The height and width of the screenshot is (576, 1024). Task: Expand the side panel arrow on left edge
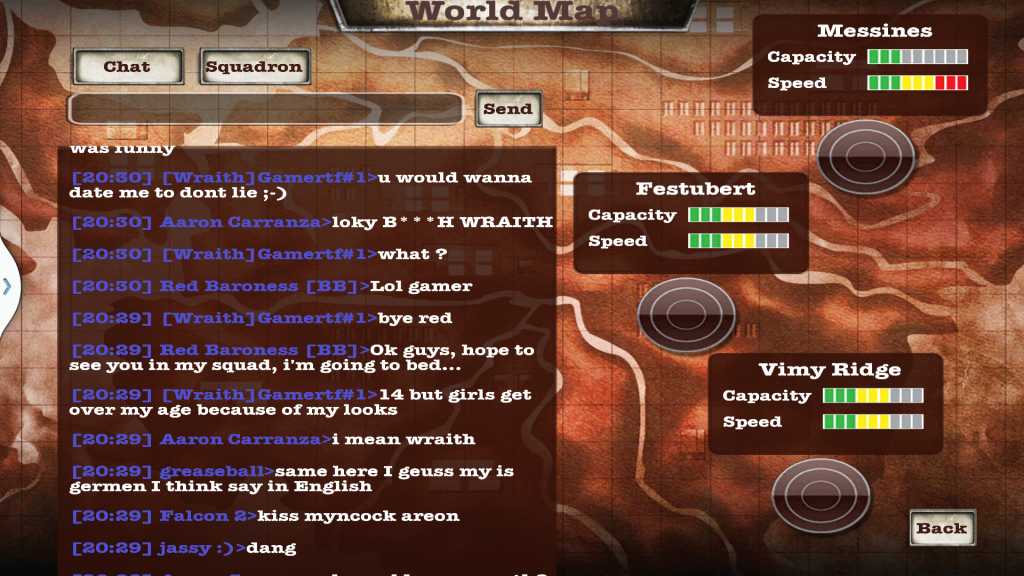[x=7, y=286]
